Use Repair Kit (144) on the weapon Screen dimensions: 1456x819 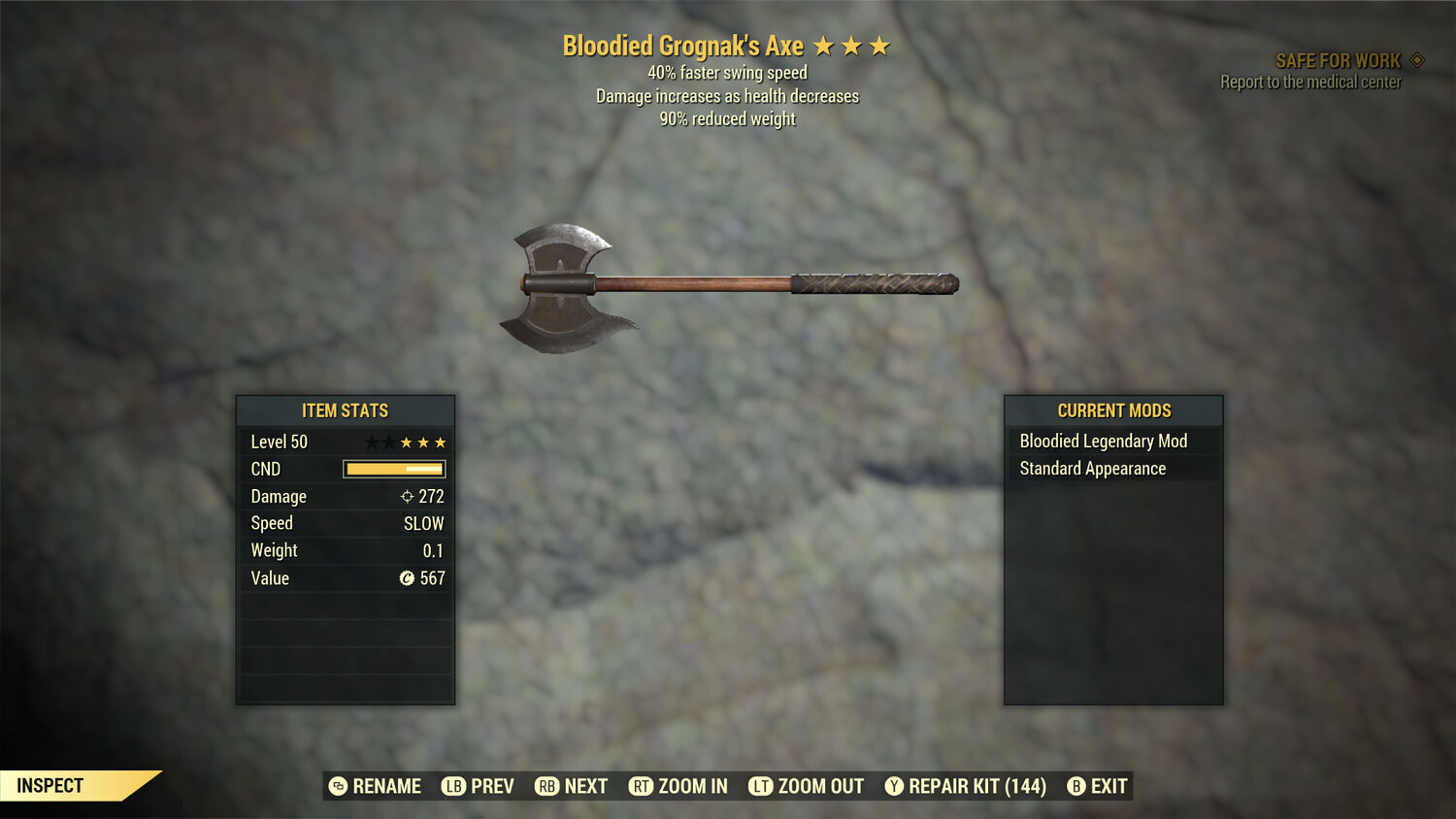click(966, 786)
